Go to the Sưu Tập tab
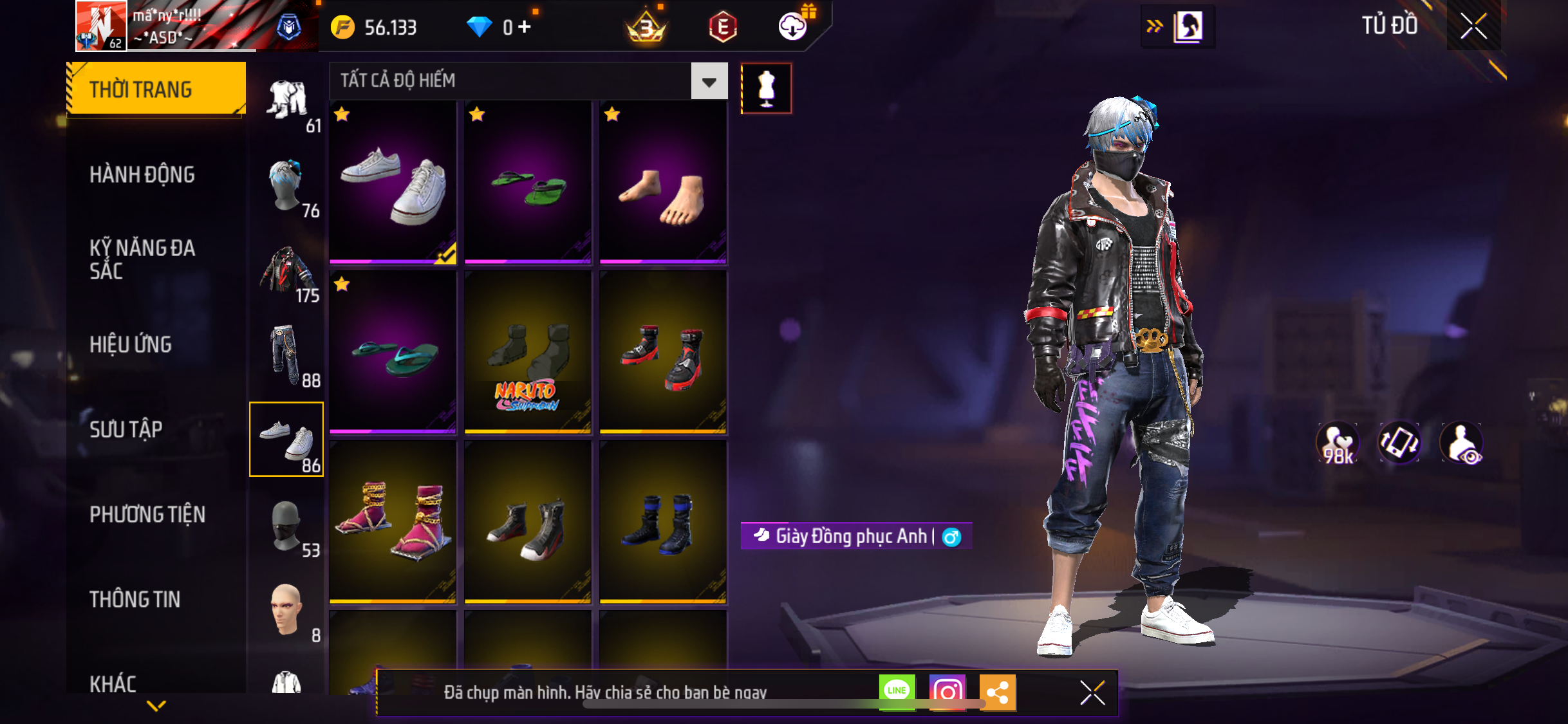 [x=126, y=429]
